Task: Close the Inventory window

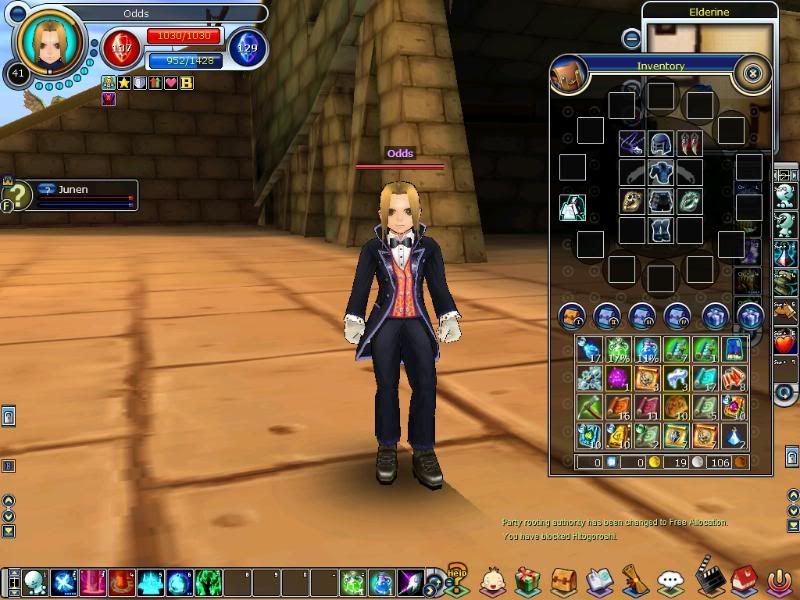Action: pos(753,72)
